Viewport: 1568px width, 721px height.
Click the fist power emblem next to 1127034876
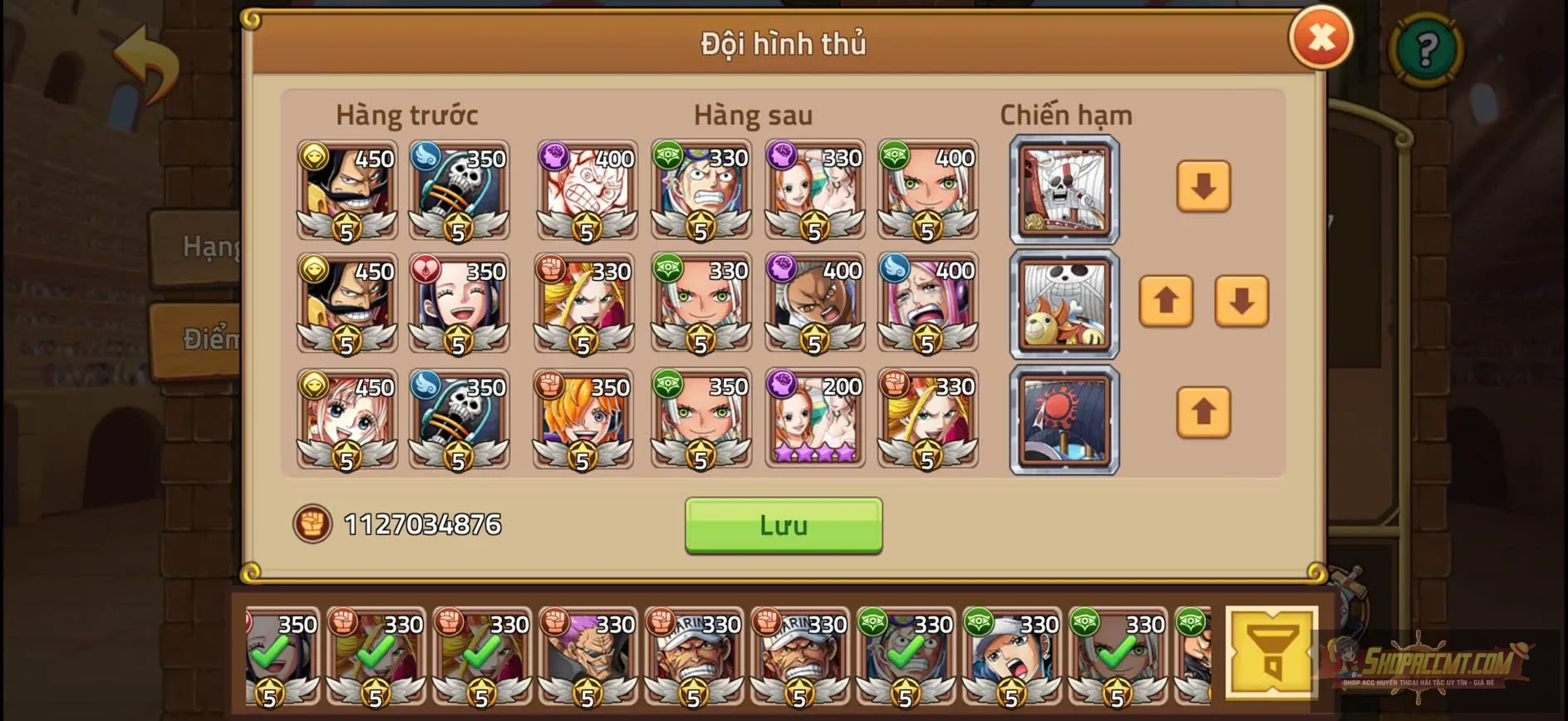(312, 524)
